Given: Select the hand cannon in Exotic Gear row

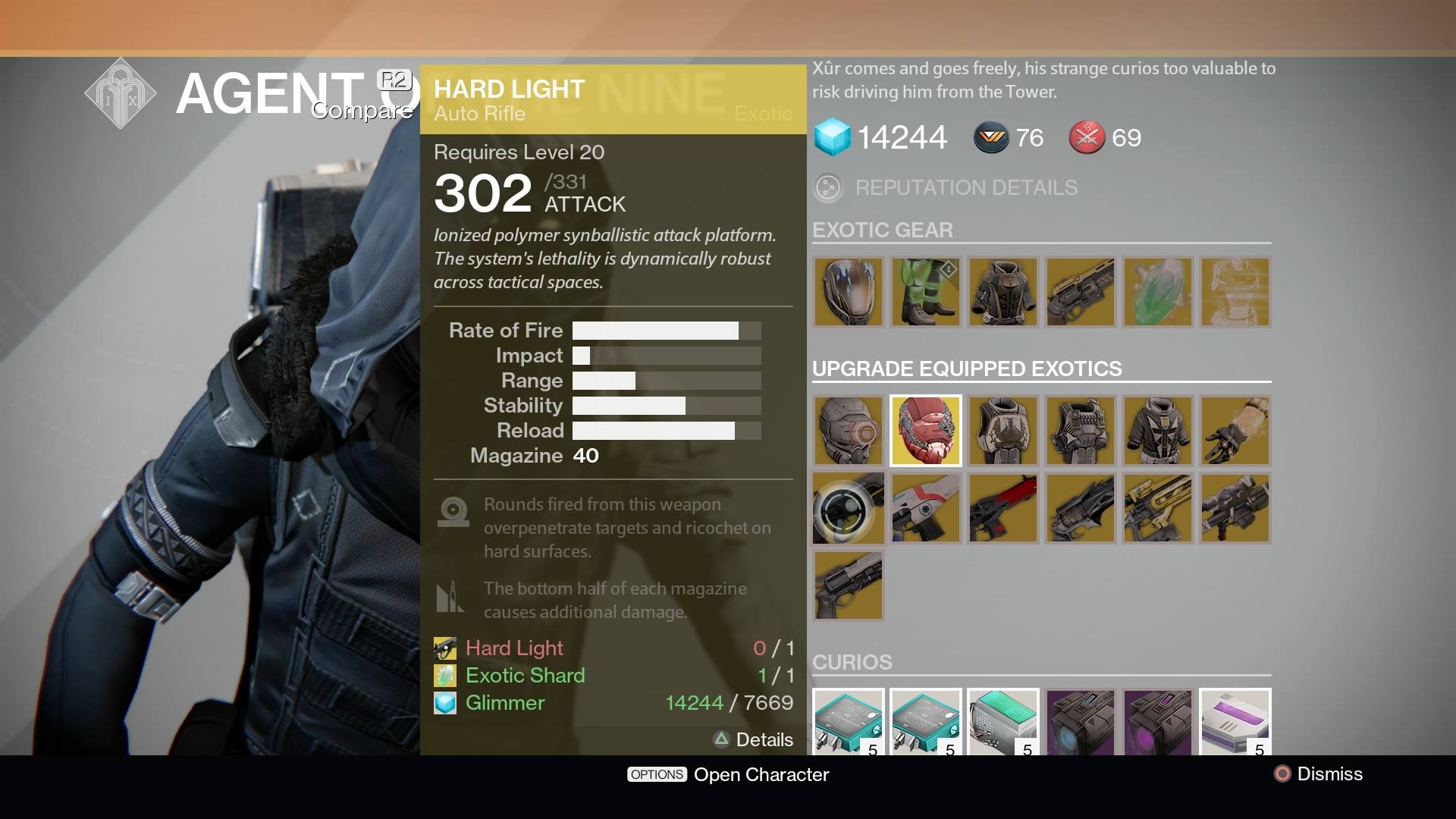Looking at the screenshot, I should click(1081, 292).
